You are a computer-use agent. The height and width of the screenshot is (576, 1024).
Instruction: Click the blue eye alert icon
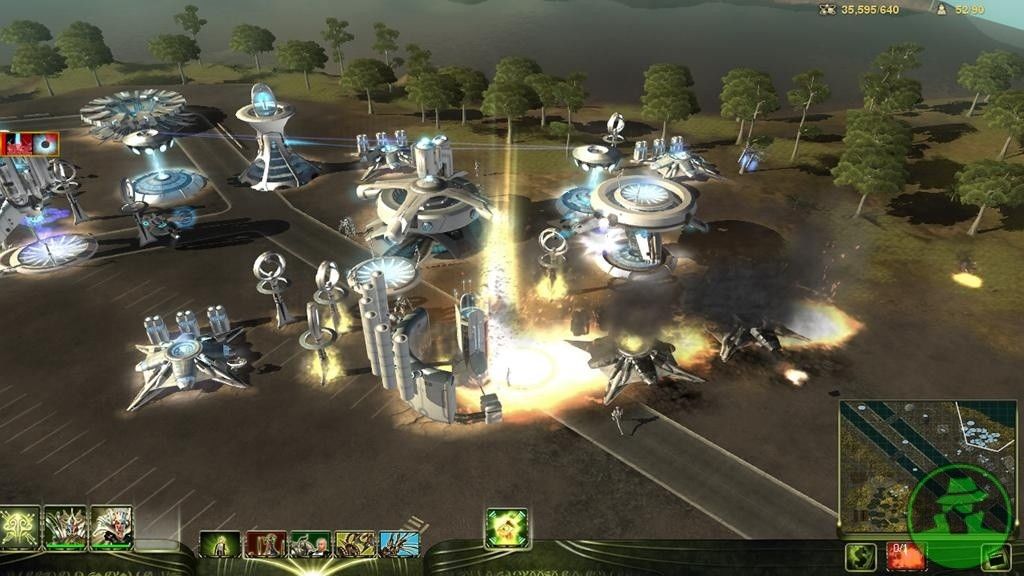[x=44, y=144]
